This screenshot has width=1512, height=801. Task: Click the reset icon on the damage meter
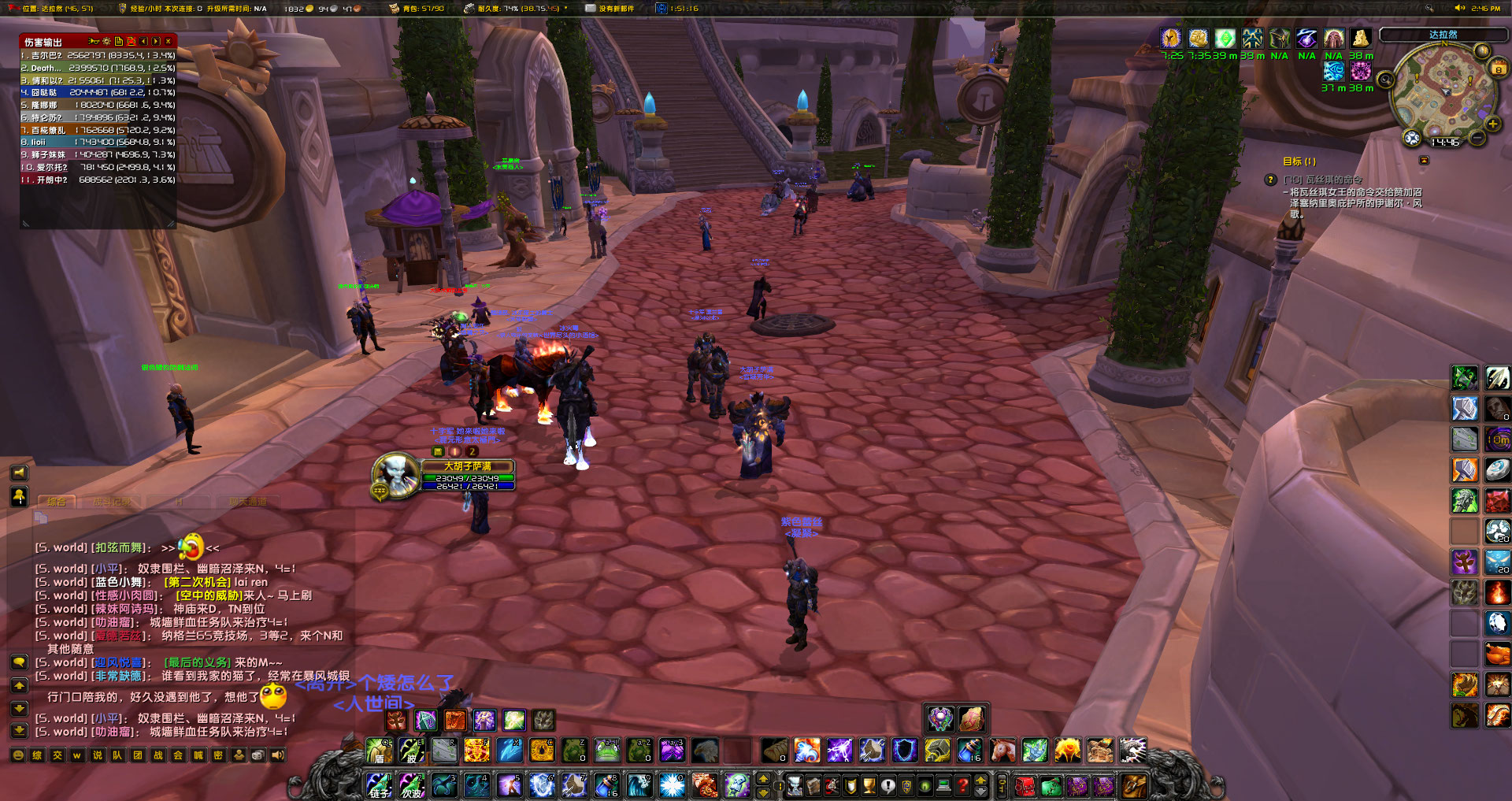(x=132, y=40)
